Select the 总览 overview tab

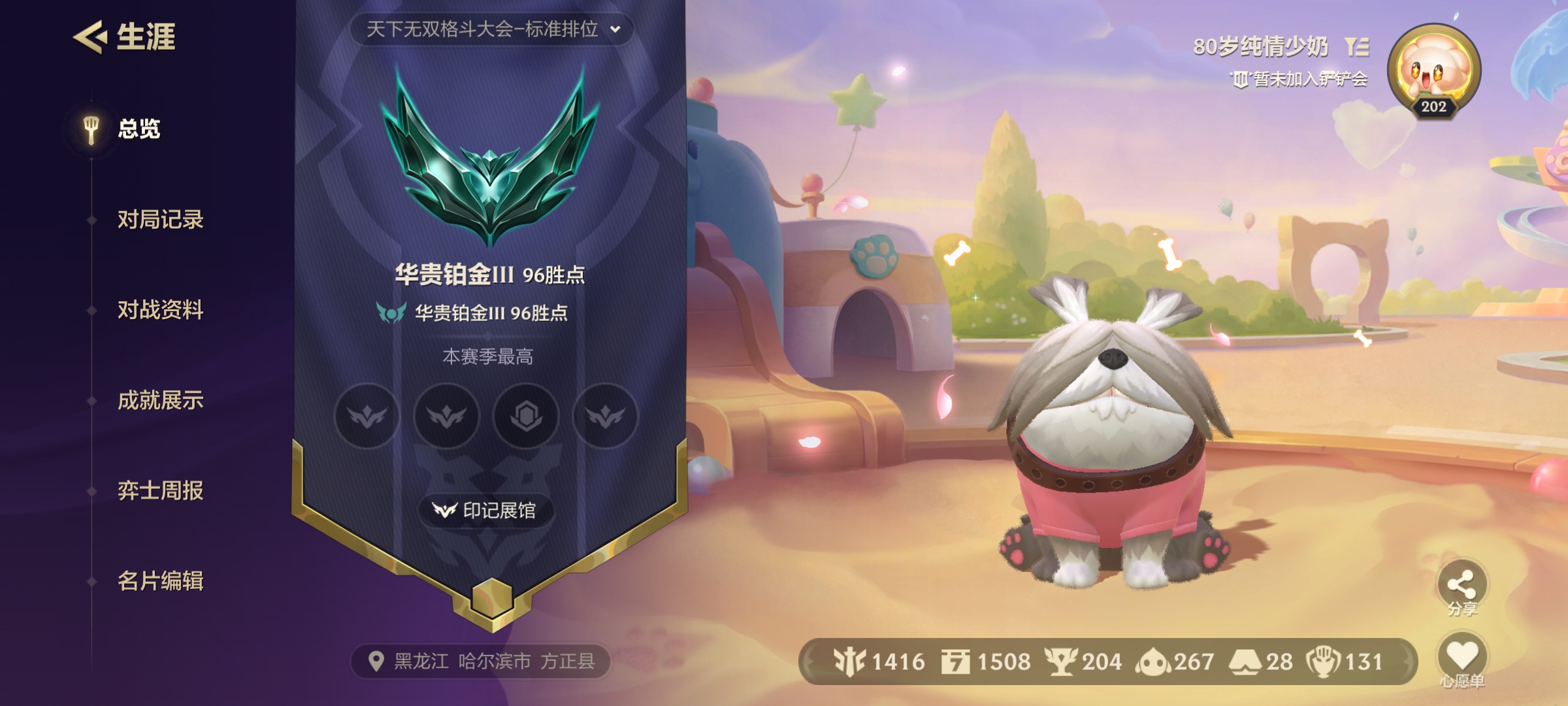(x=138, y=129)
